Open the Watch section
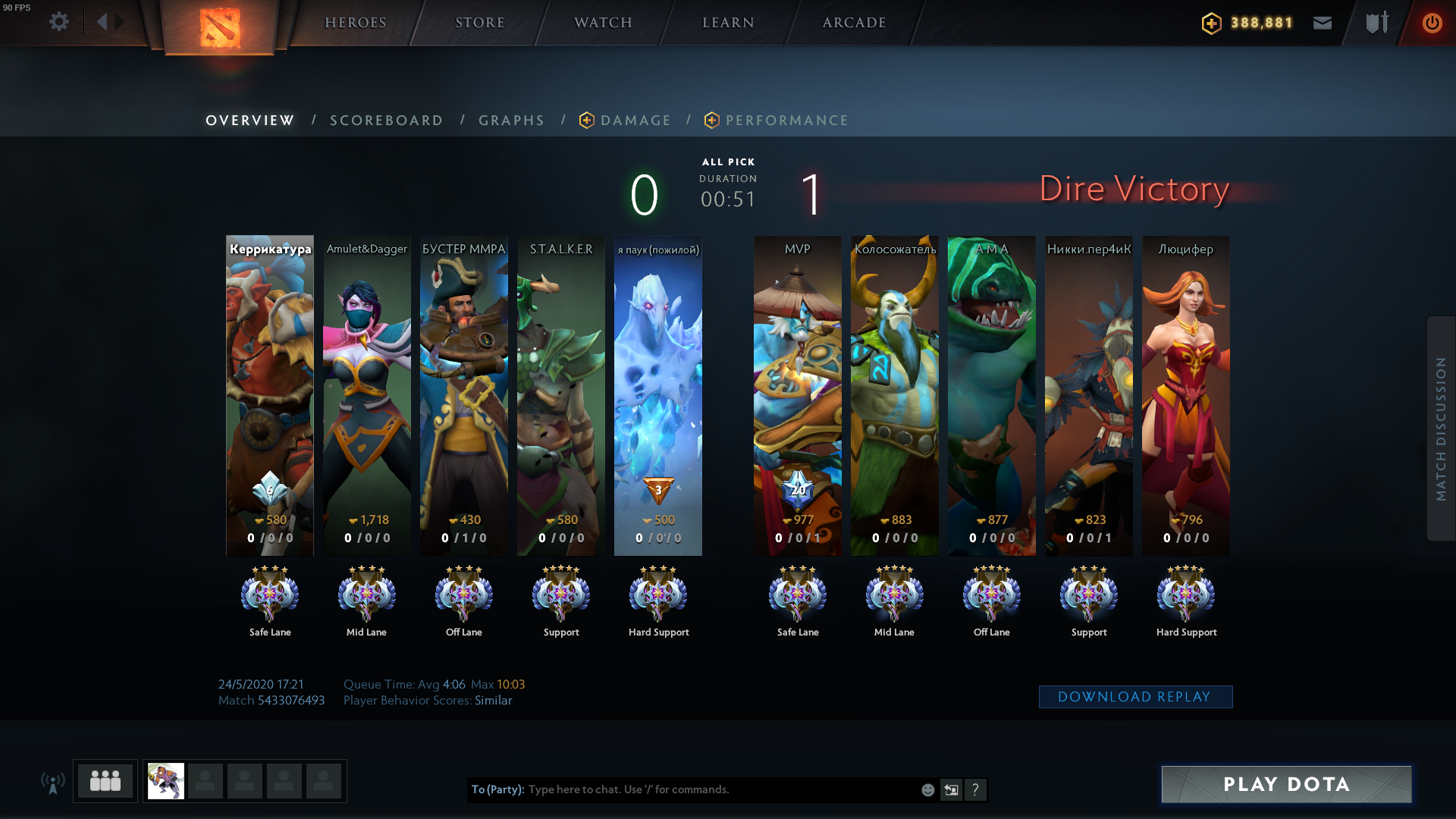 (x=603, y=23)
